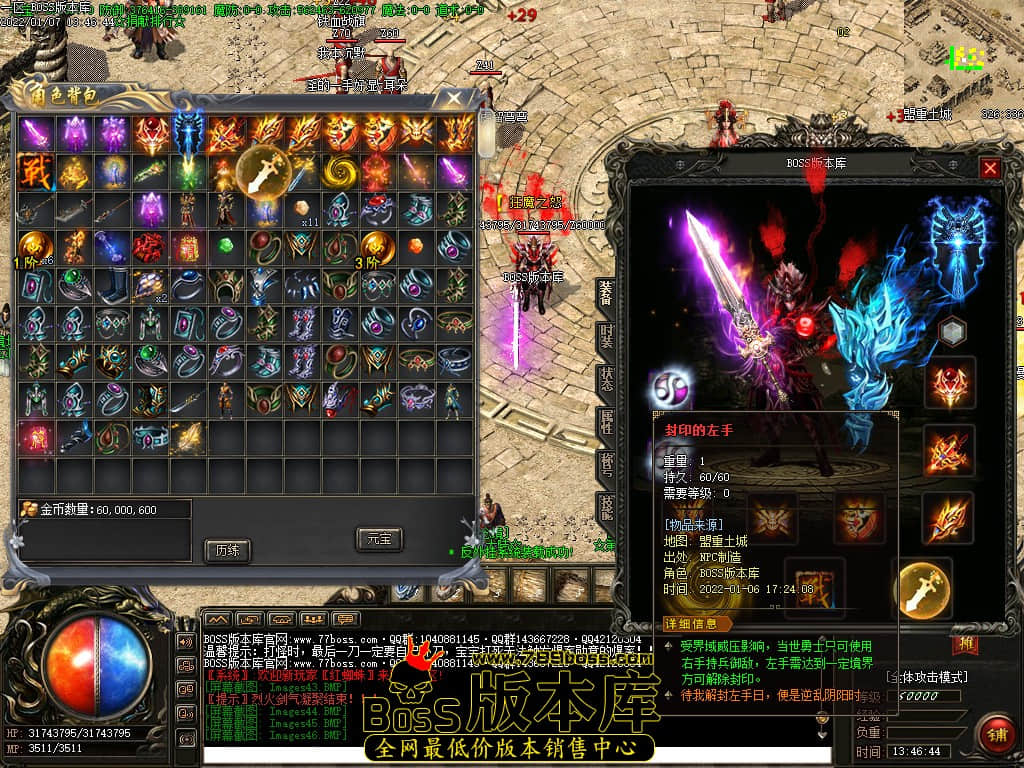Select the red 戰 character item

pos(35,171)
